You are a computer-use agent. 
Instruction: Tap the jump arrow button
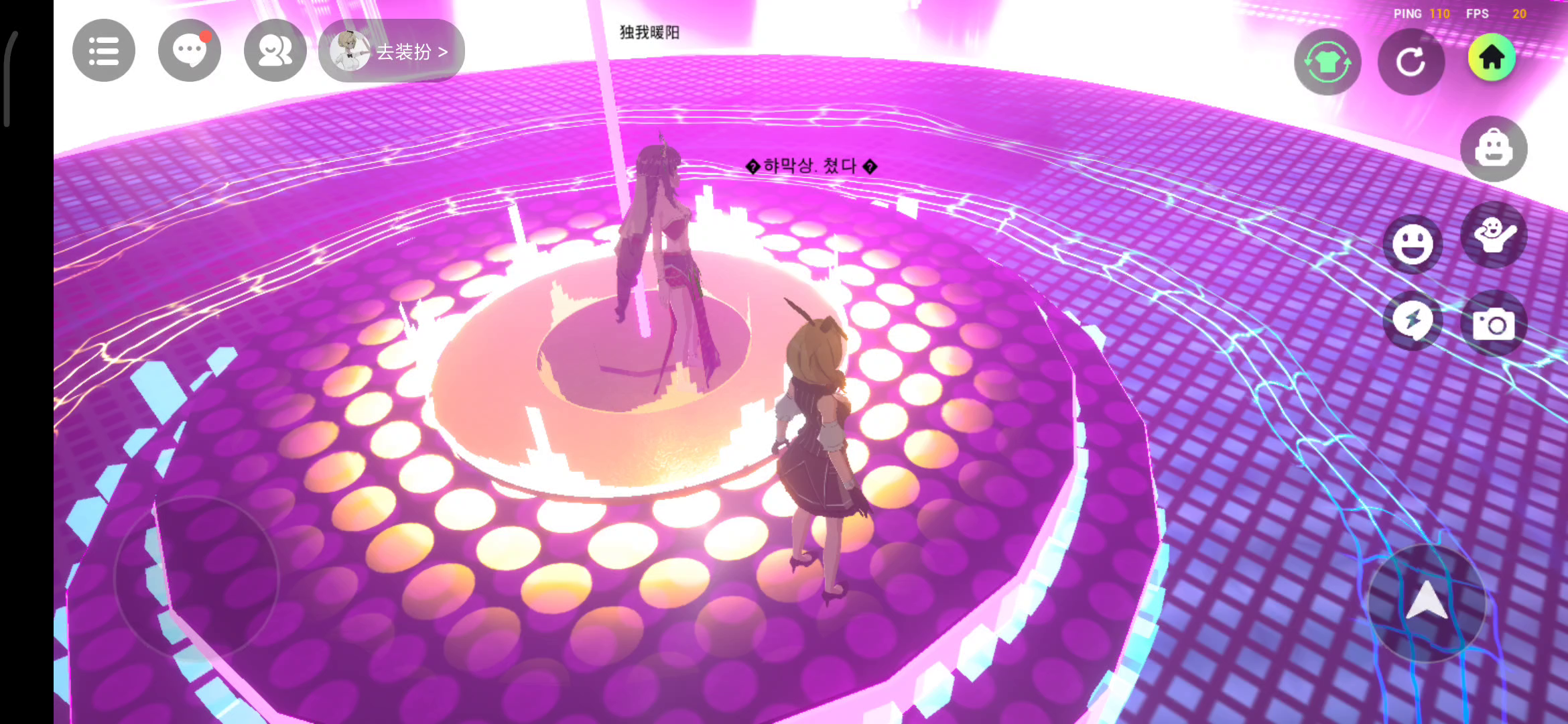(1427, 601)
